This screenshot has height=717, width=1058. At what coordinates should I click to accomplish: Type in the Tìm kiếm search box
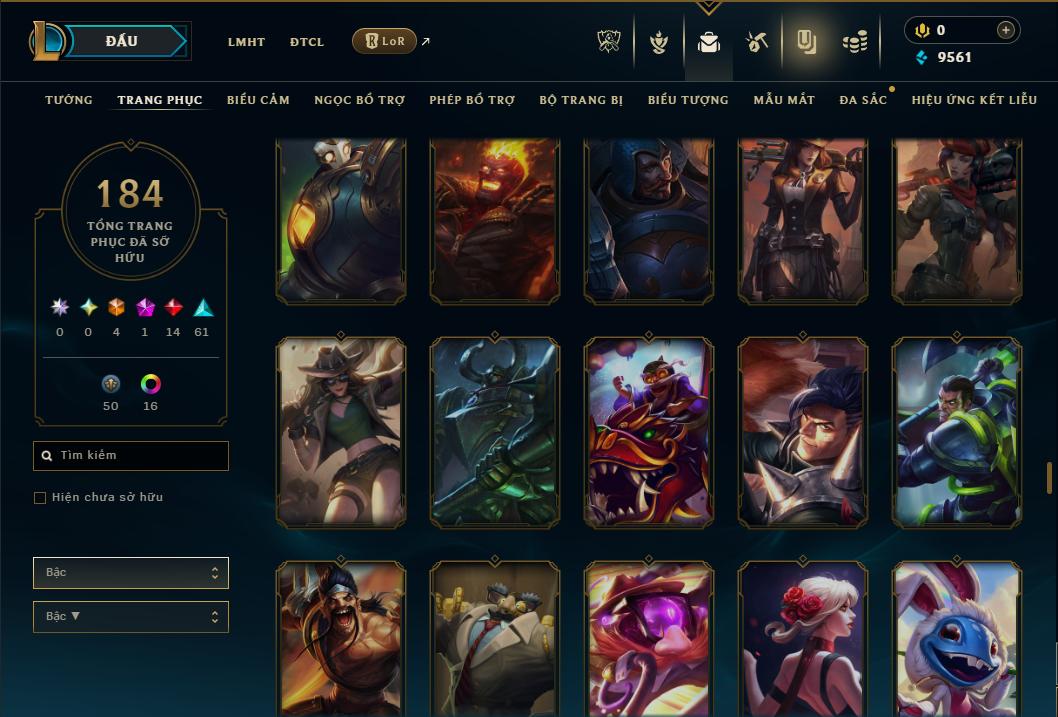[140, 456]
